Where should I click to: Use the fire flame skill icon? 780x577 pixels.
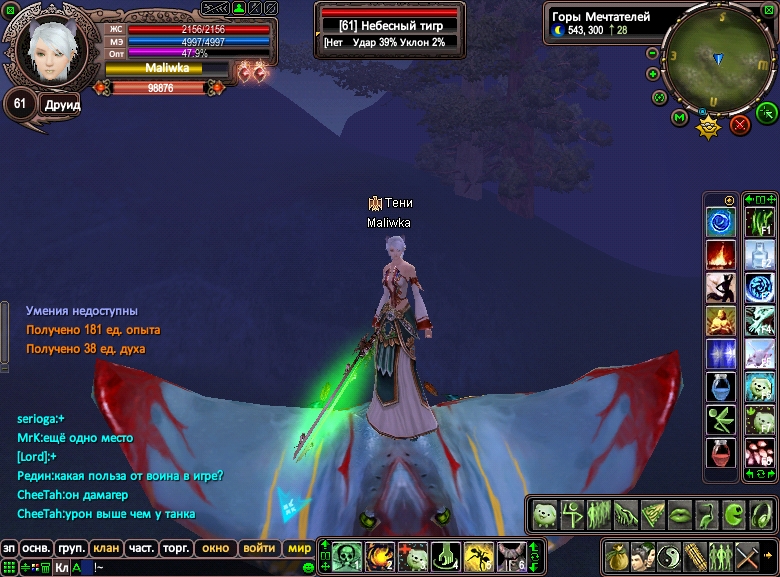pos(720,255)
